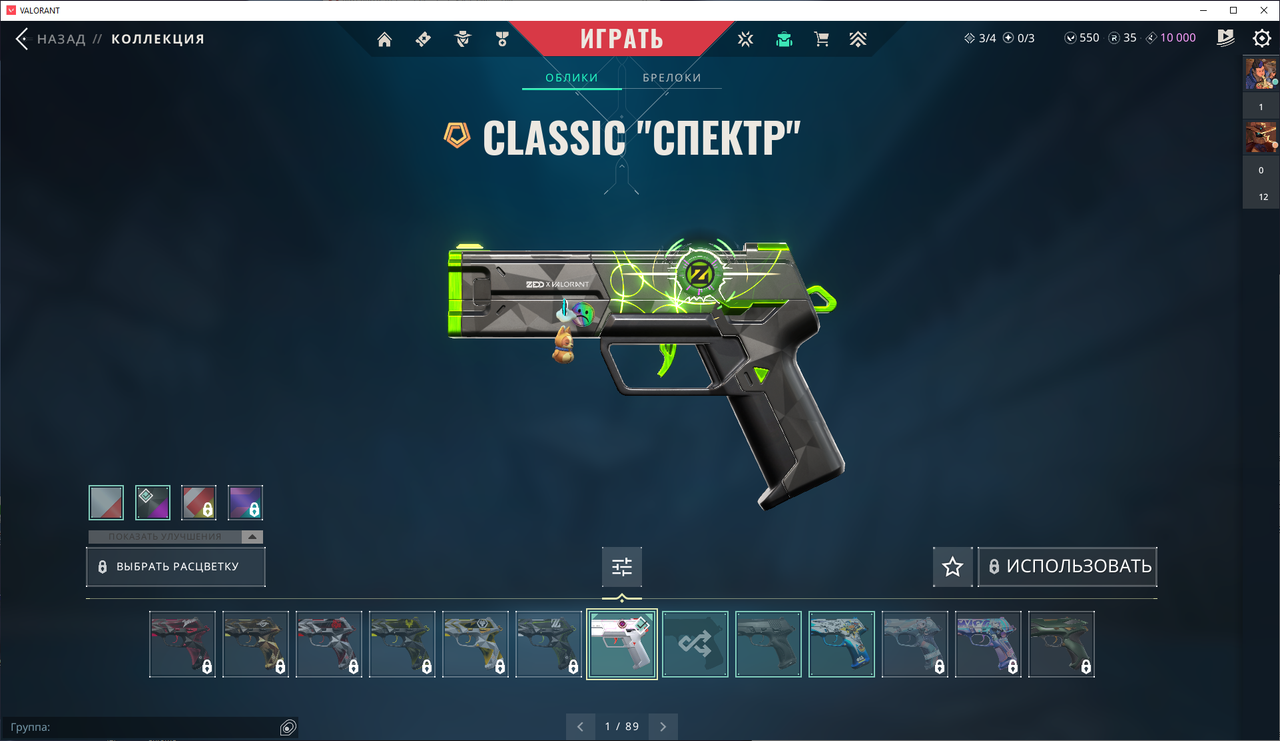The width and height of the screenshot is (1280, 741).
Task: Open the home screen icon
Action: [385, 39]
